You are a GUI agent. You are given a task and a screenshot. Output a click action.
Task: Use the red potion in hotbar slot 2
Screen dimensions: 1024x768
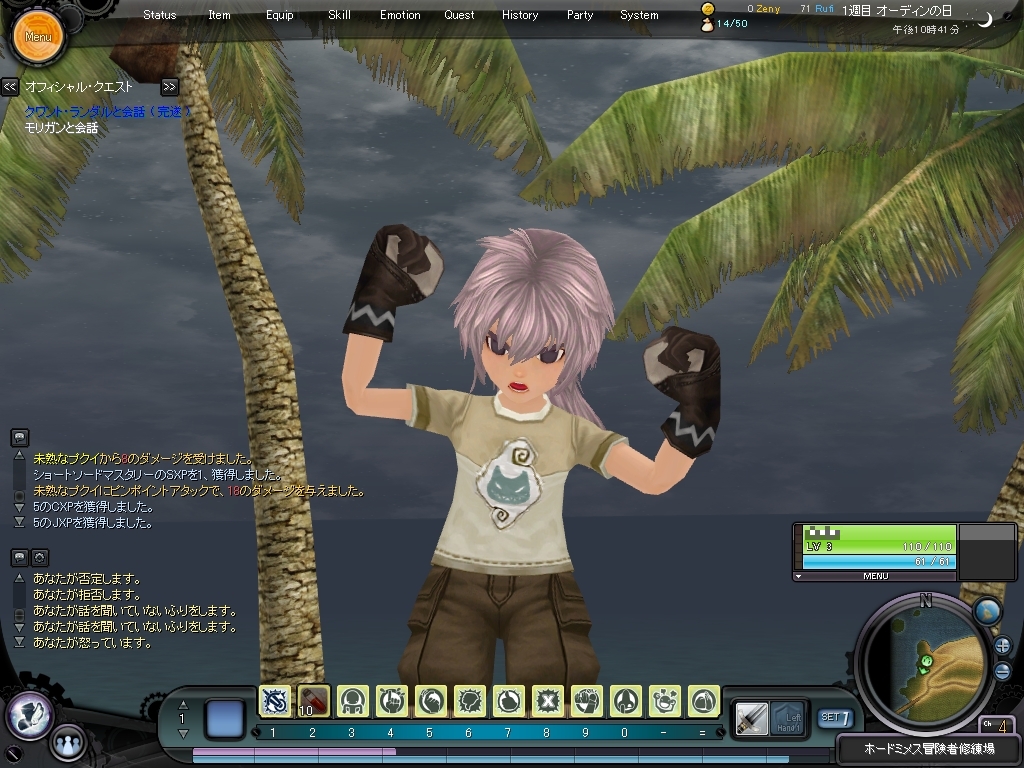(314, 701)
